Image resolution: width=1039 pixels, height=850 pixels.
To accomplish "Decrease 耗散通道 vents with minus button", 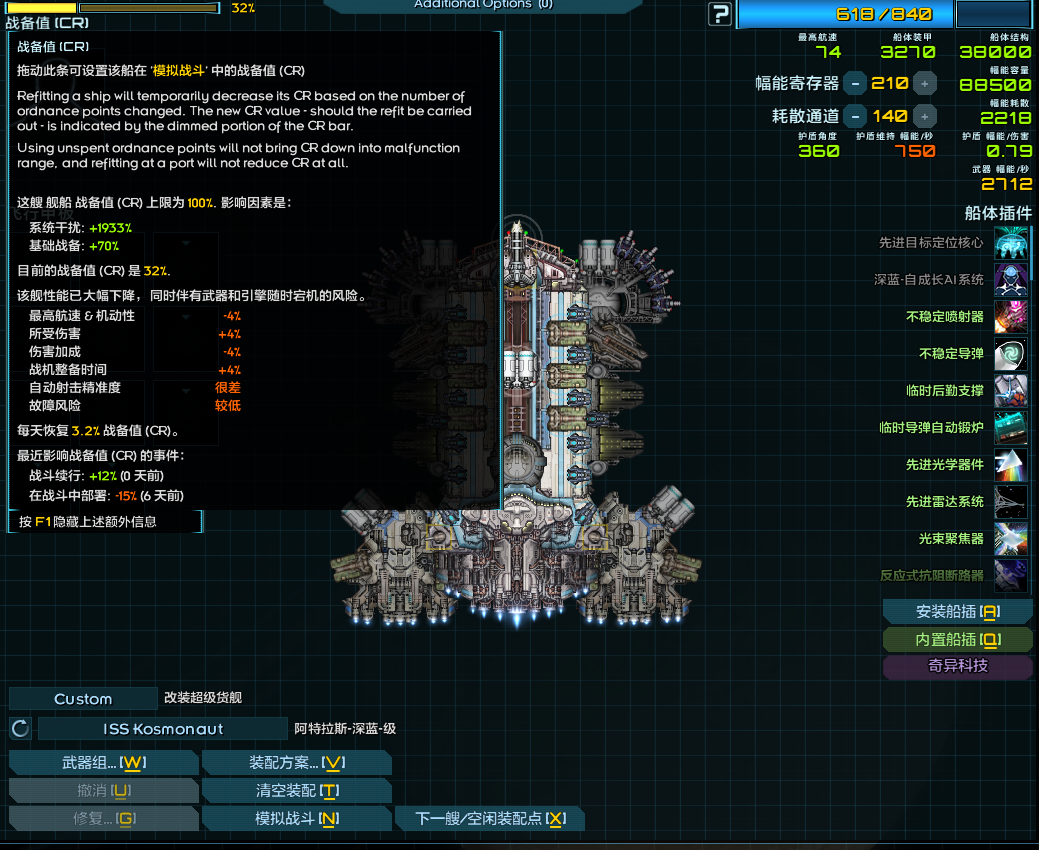I will [855, 116].
